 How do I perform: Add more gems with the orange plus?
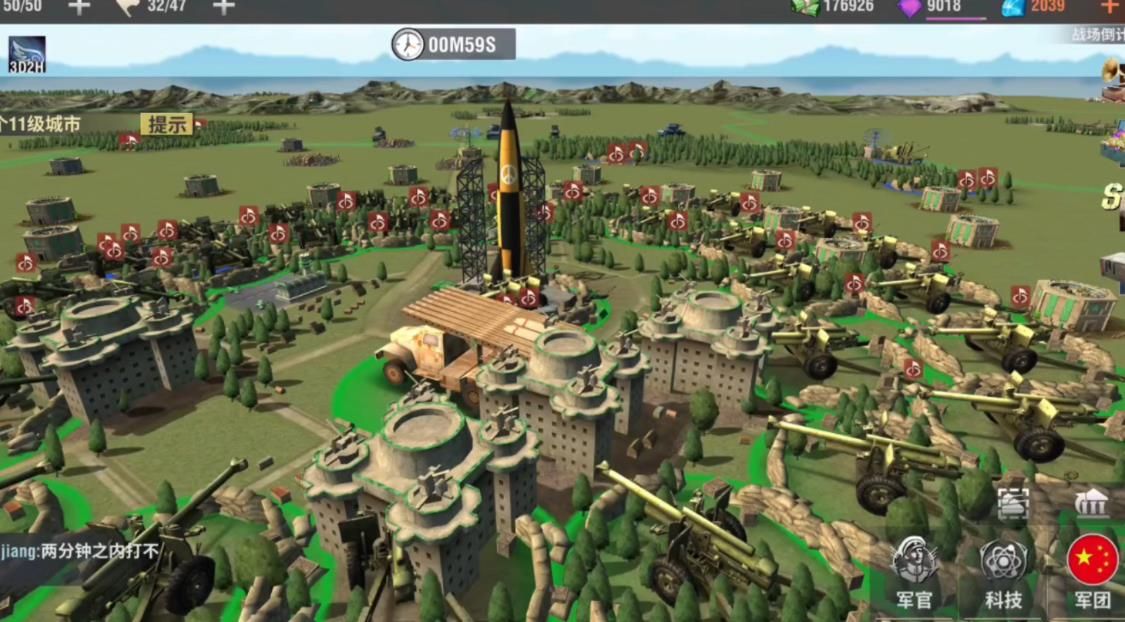point(1109,7)
